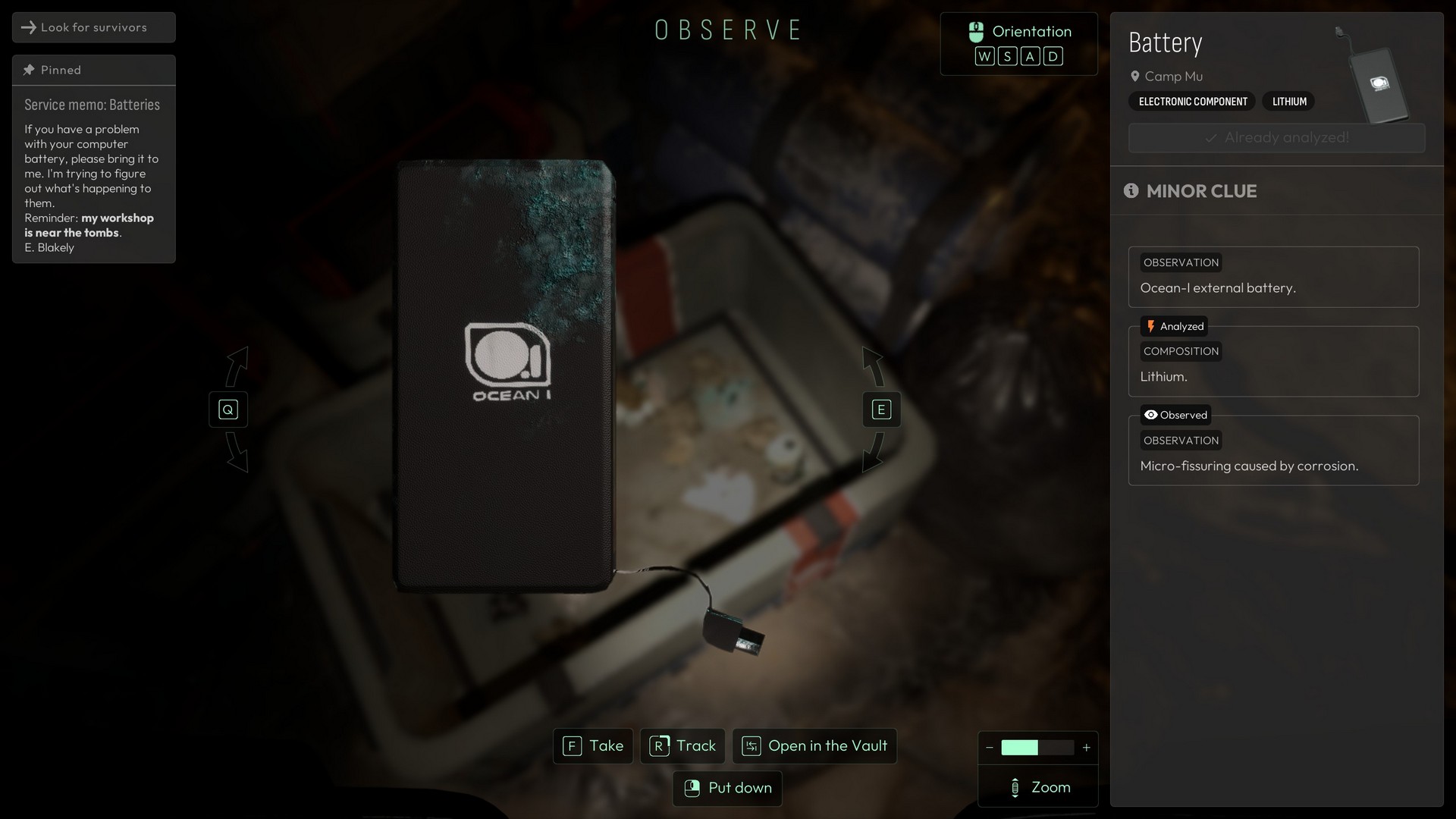Click the Put down button
This screenshot has width=1456, height=819.
point(726,788)
